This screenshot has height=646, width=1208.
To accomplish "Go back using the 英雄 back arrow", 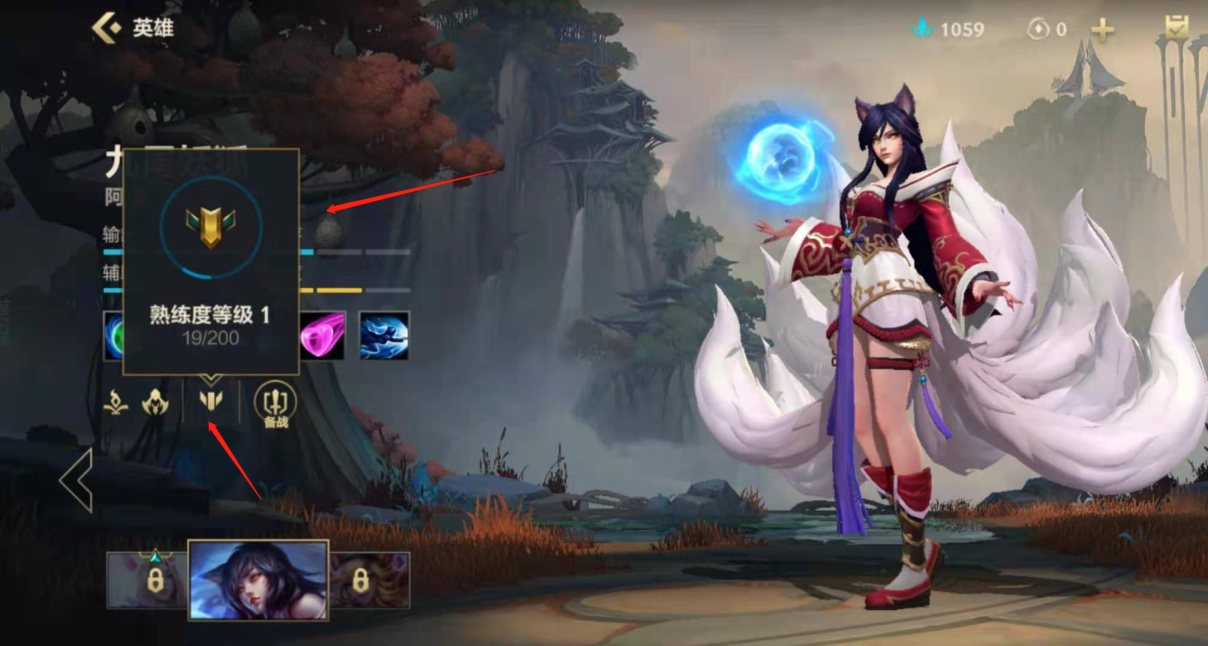I will 108,28.
